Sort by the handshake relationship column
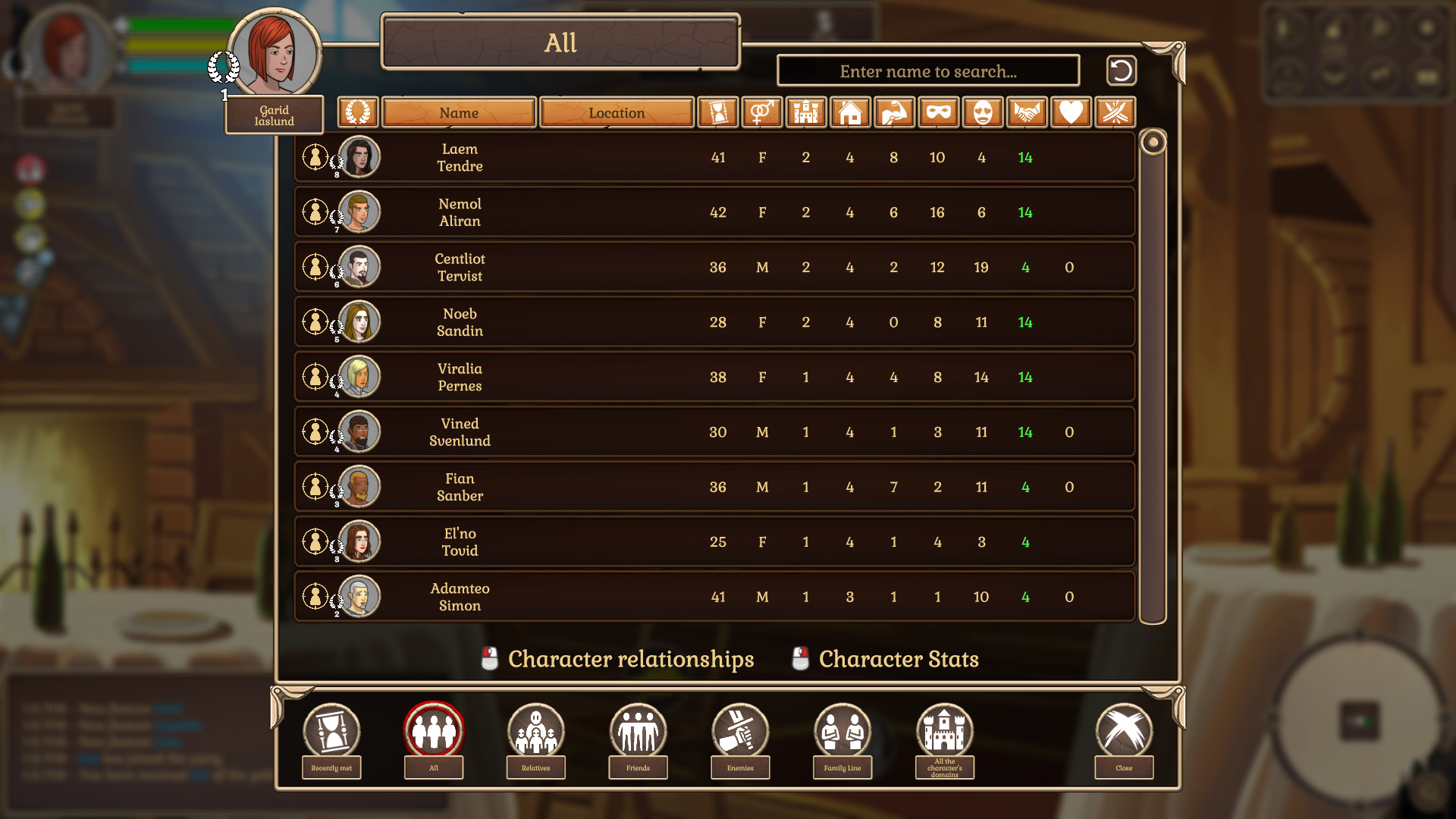Screen dimensions: 1456x819 tap(1025, 113)
